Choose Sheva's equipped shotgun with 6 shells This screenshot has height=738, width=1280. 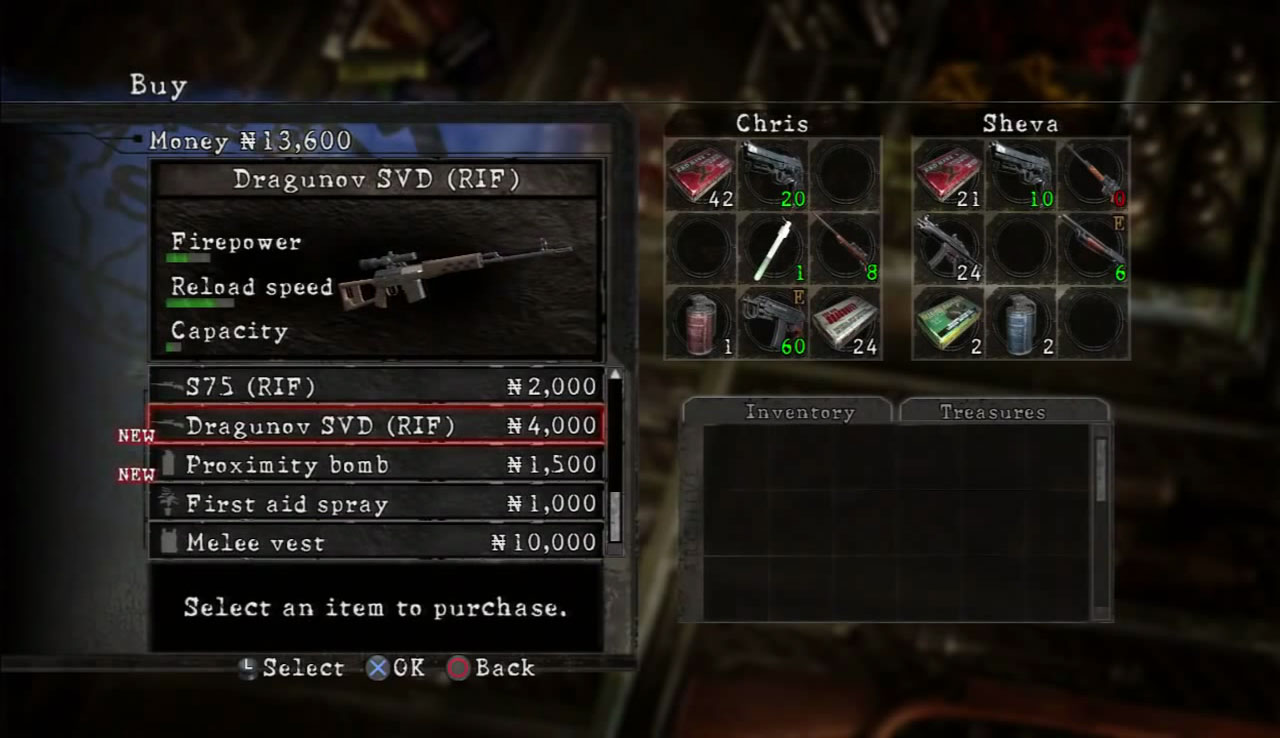pyautogui.click(x=1094, y=248)
